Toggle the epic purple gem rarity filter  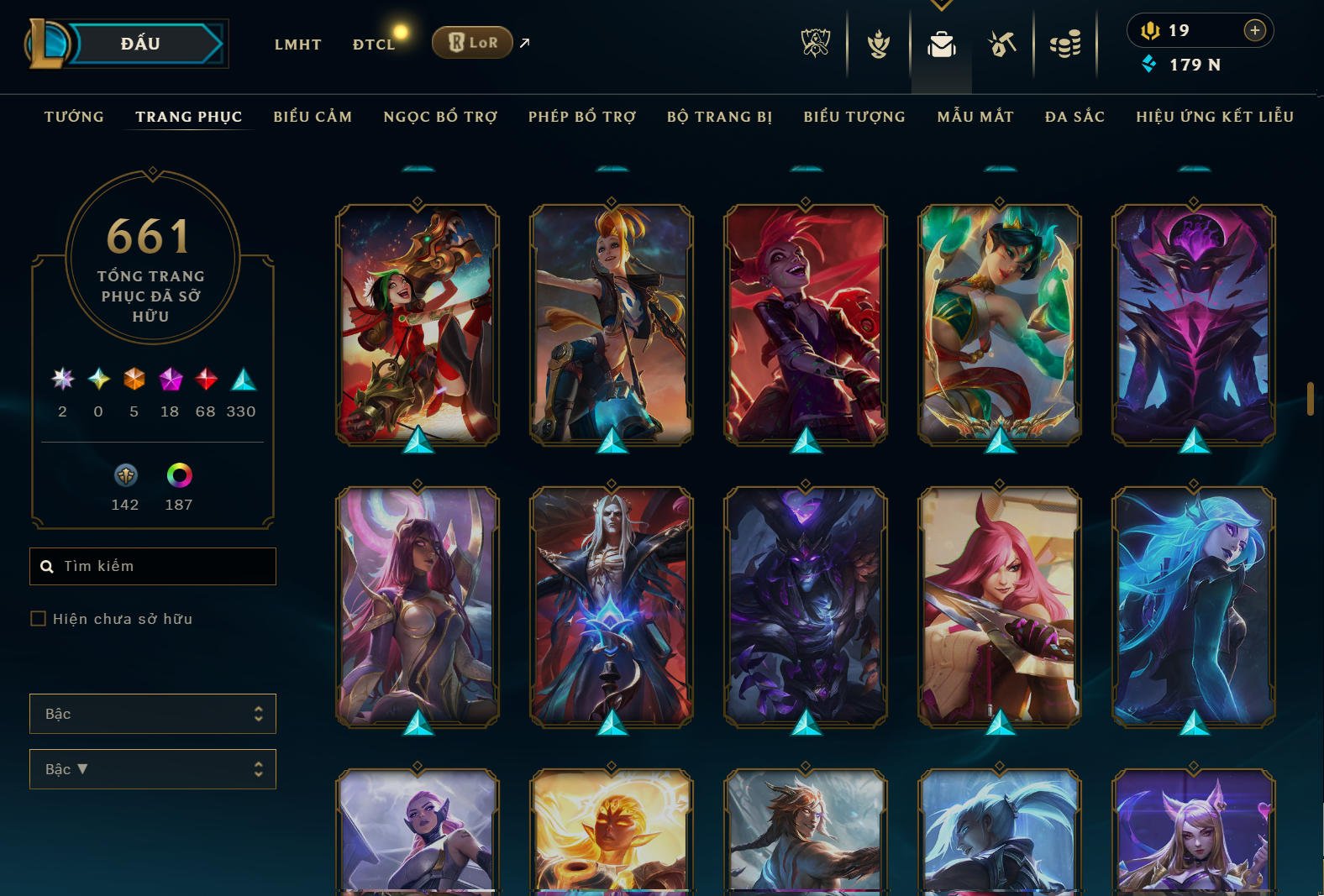170,380
